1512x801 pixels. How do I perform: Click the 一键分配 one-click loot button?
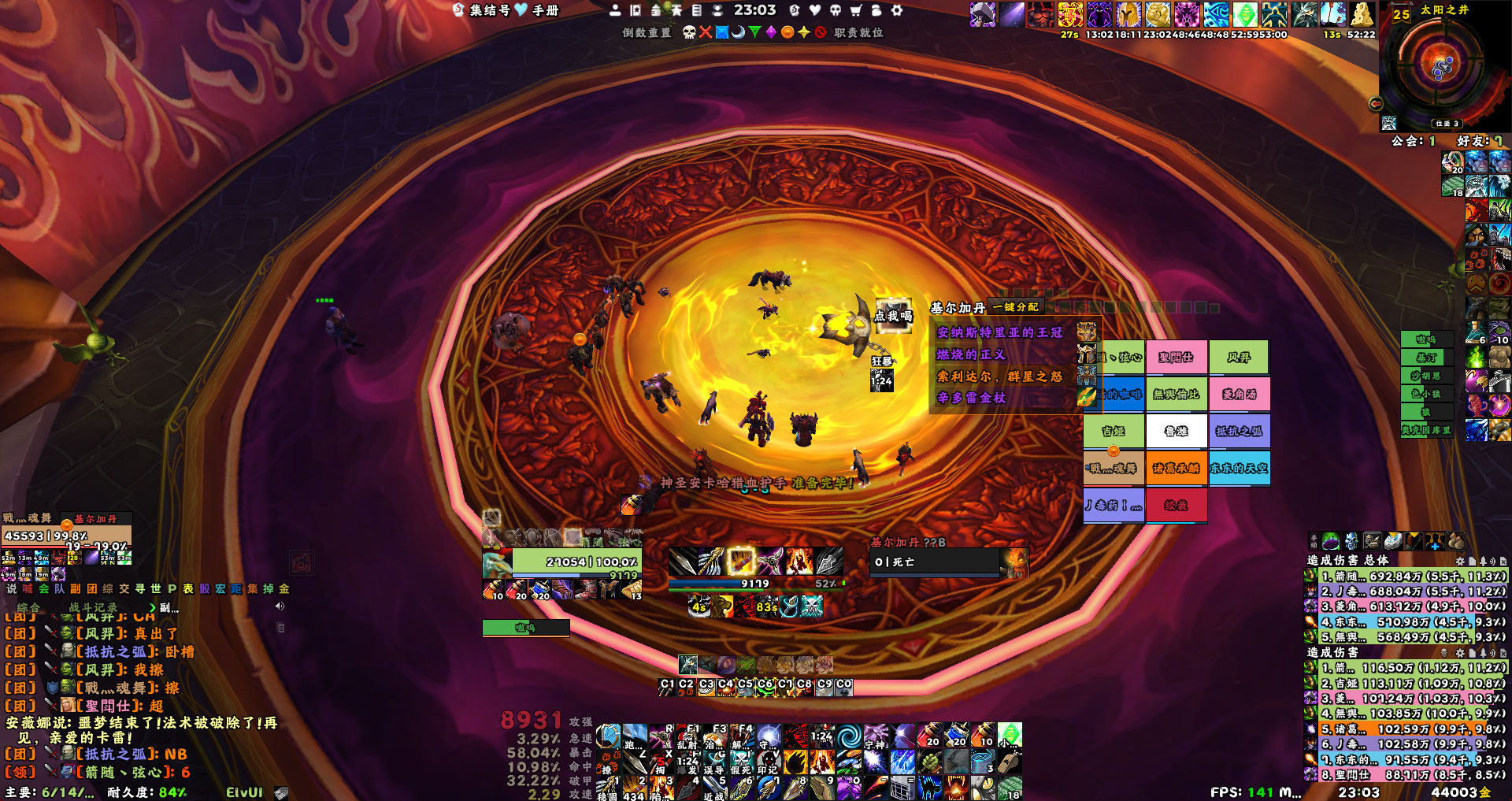(x=1016, y=307)
